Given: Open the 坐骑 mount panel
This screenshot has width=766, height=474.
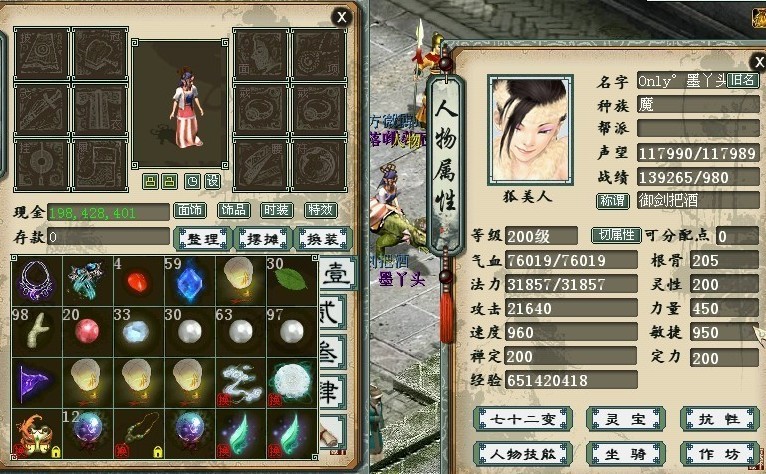Looking at the screenshot, I should pyautogui.click(x=624, y=453).
